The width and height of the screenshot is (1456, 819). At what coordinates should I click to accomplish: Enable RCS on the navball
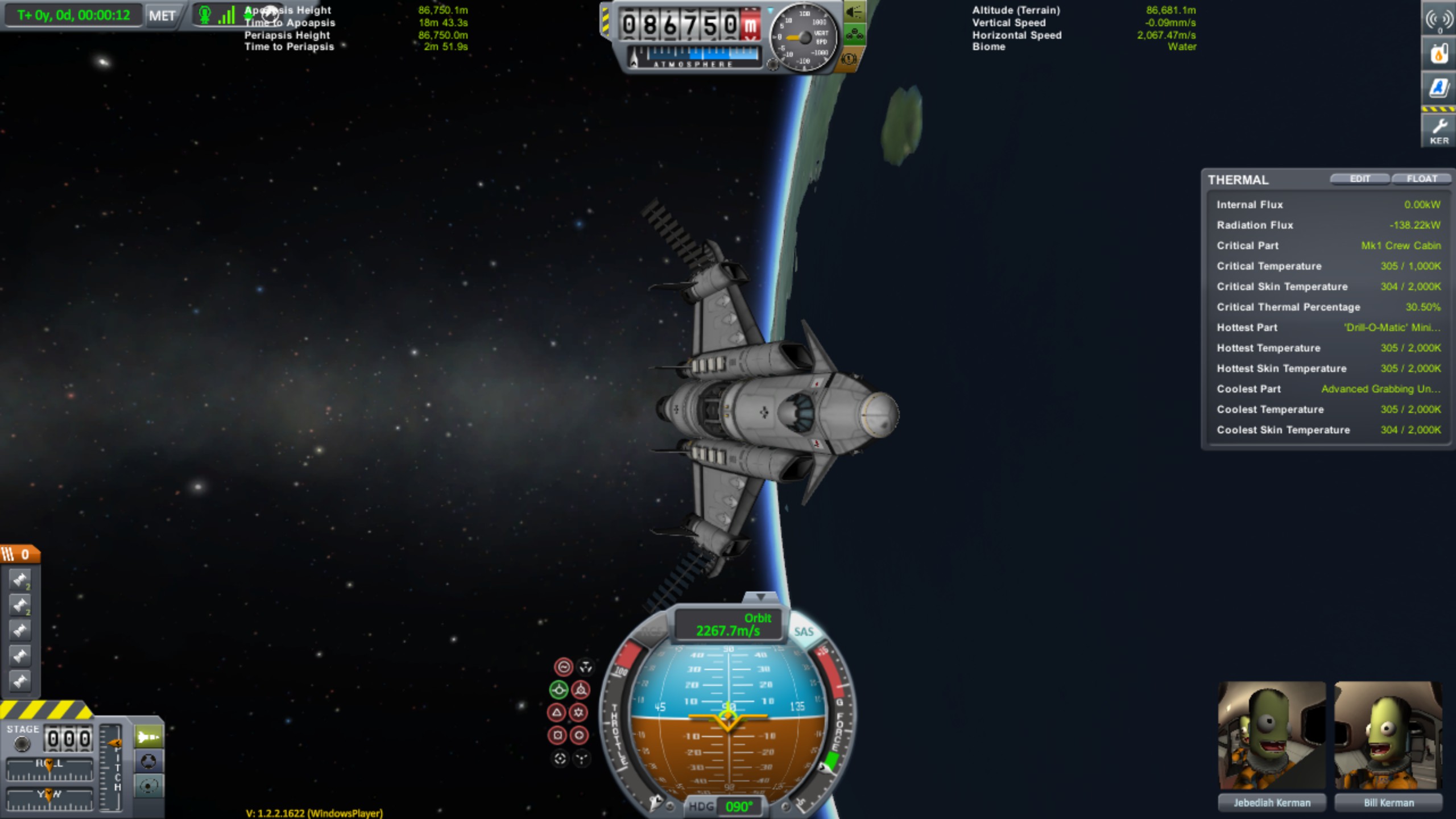(x=652, y=631)
